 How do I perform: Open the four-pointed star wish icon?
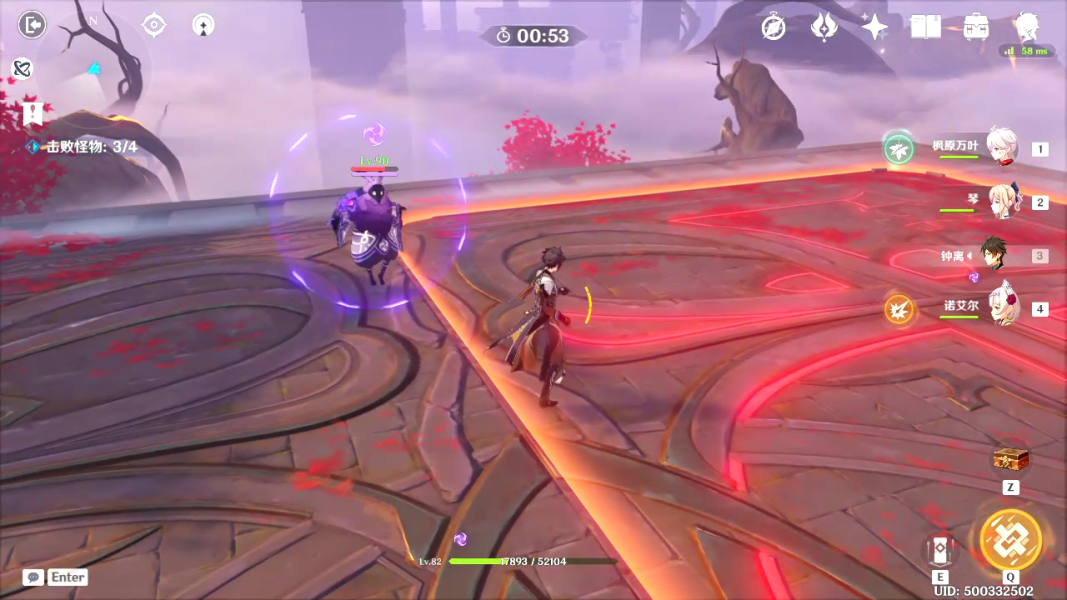pos(875,27)
